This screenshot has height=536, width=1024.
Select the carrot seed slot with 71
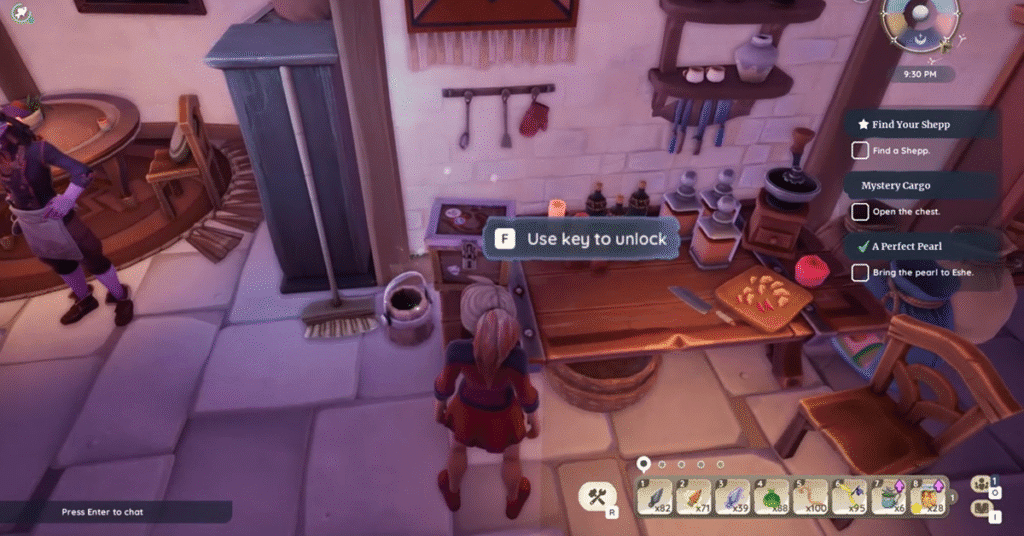click(696, 496)
